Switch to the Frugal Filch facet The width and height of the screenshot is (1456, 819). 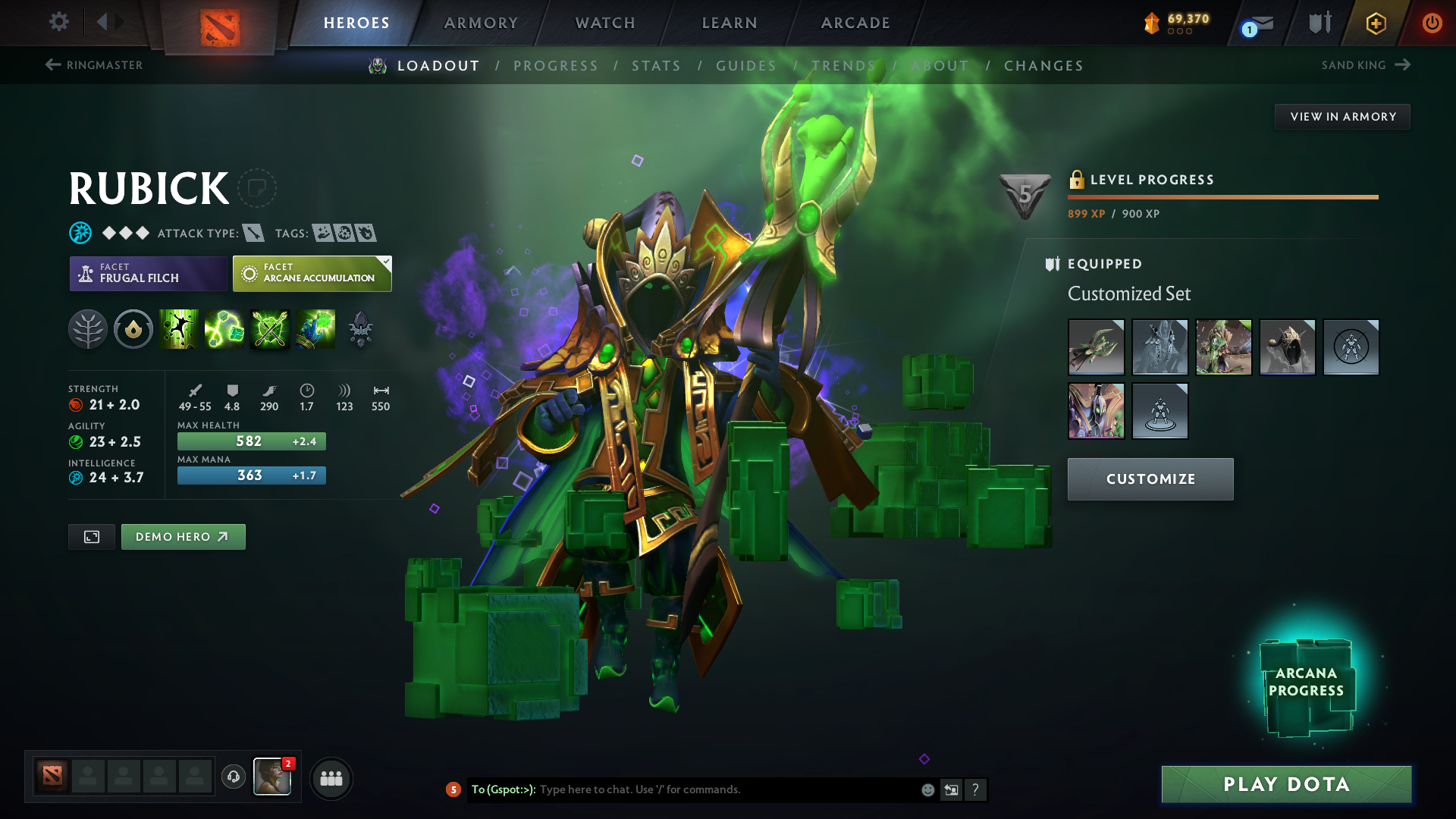pos(148,273)
